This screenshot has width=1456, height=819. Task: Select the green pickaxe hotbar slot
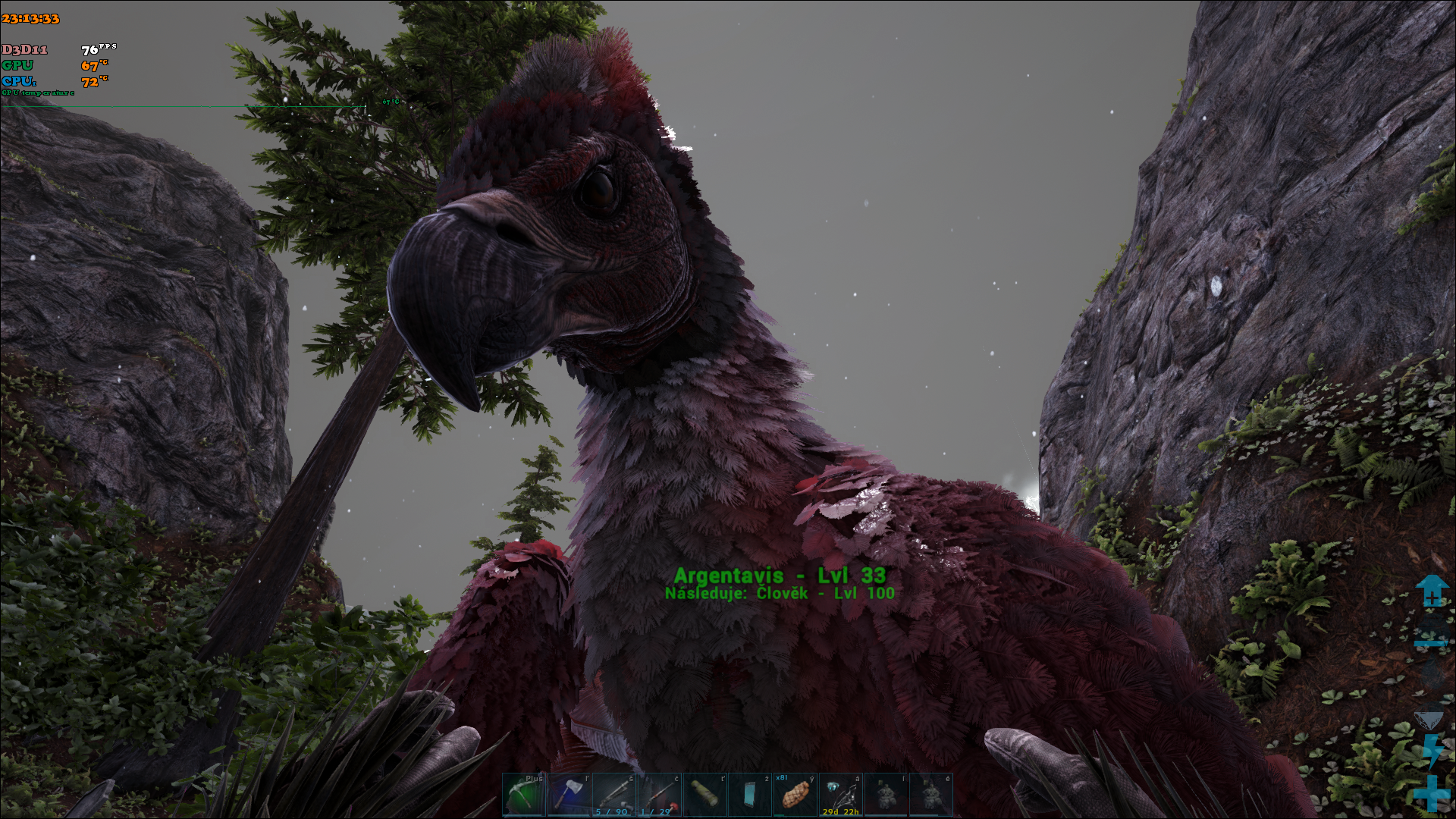(523, 794)
